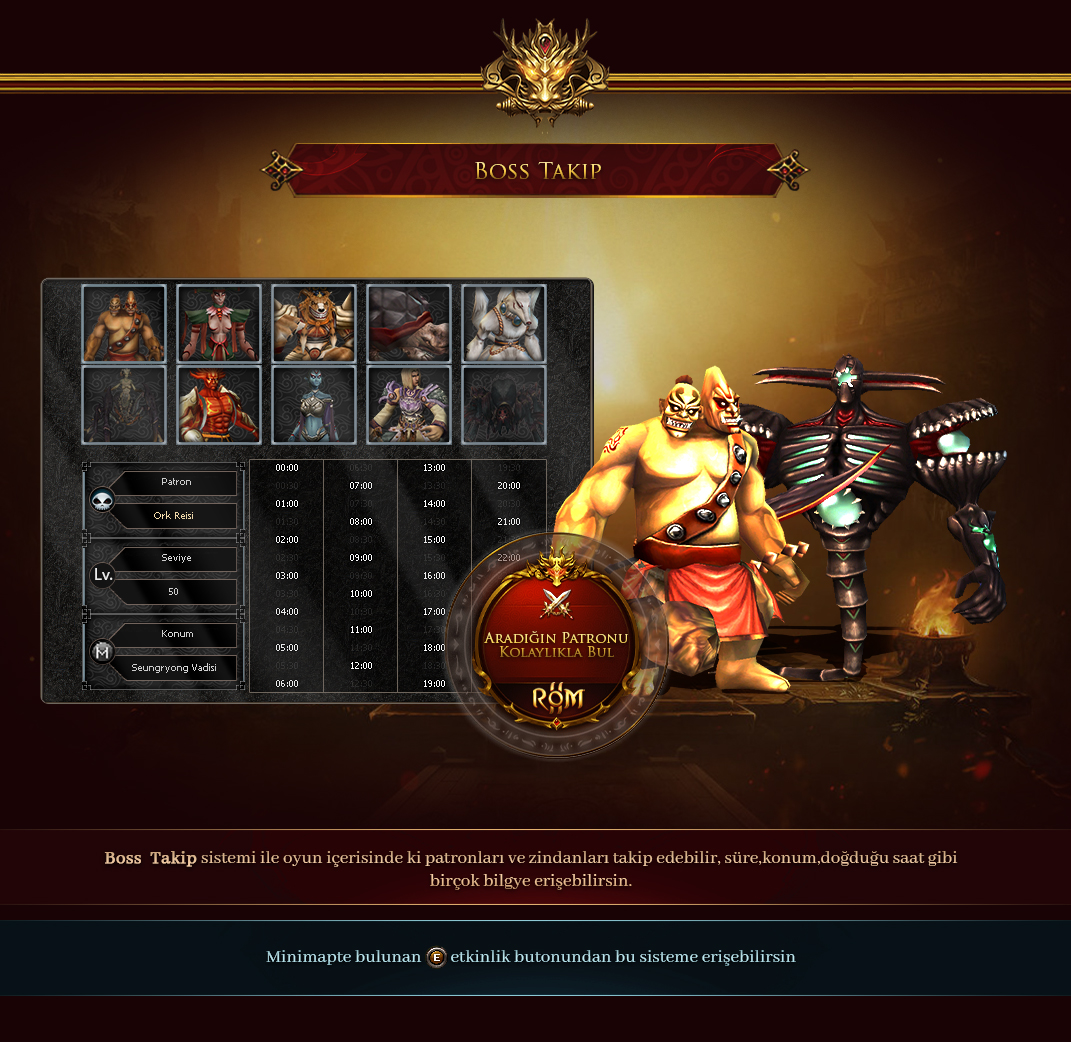Viewport: 1071px width, 1042px height.
Task: Select the 13:00 spawn time entry
Action: coord(434,468)
